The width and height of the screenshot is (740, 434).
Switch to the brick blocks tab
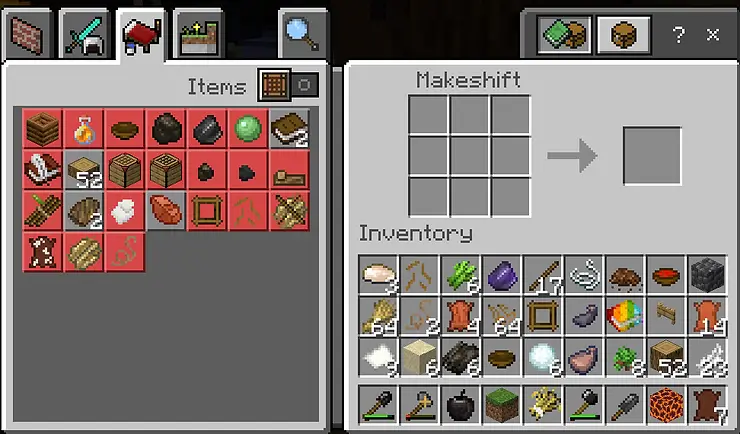pos(29,36)
